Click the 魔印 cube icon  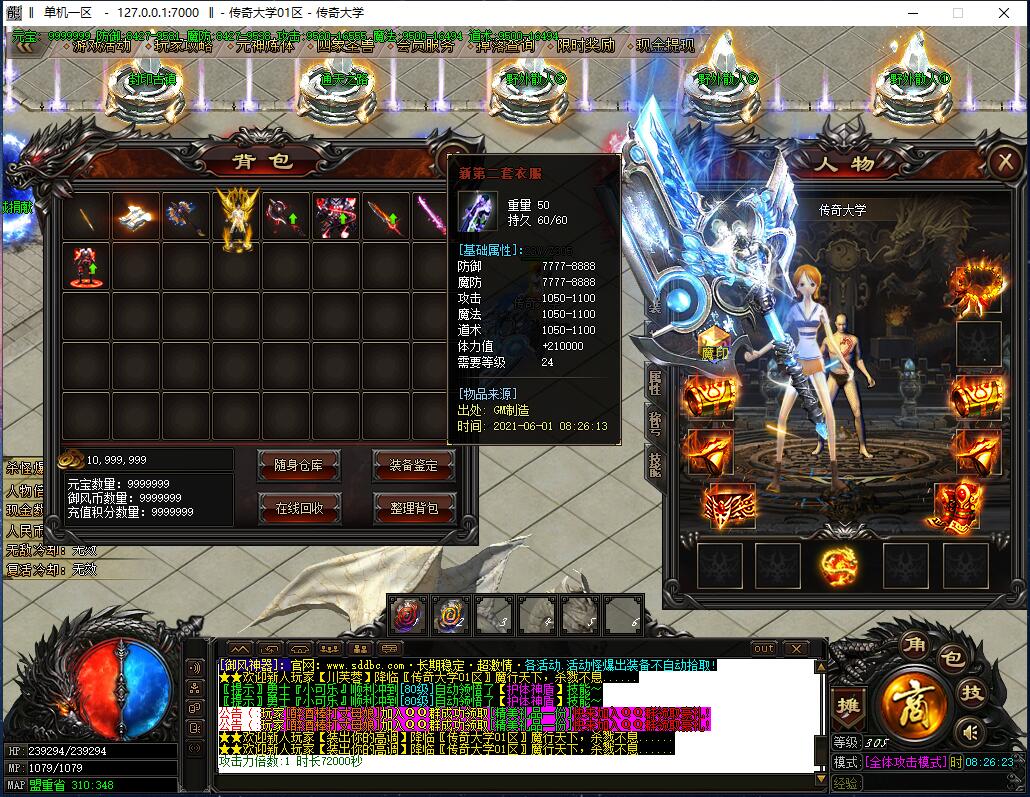(714, 343)
